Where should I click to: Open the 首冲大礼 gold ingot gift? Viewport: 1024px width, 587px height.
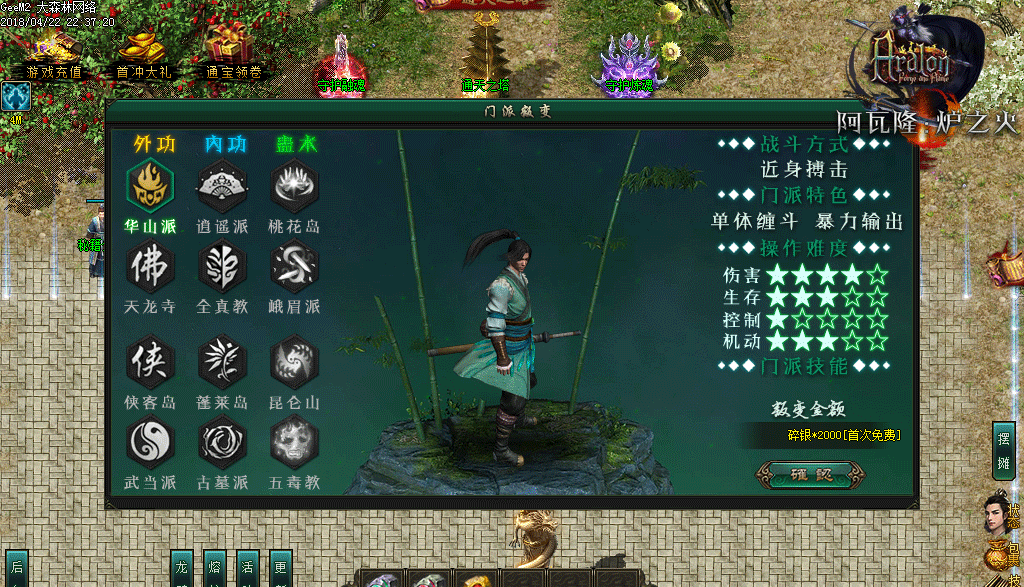[x=141, y=48]
